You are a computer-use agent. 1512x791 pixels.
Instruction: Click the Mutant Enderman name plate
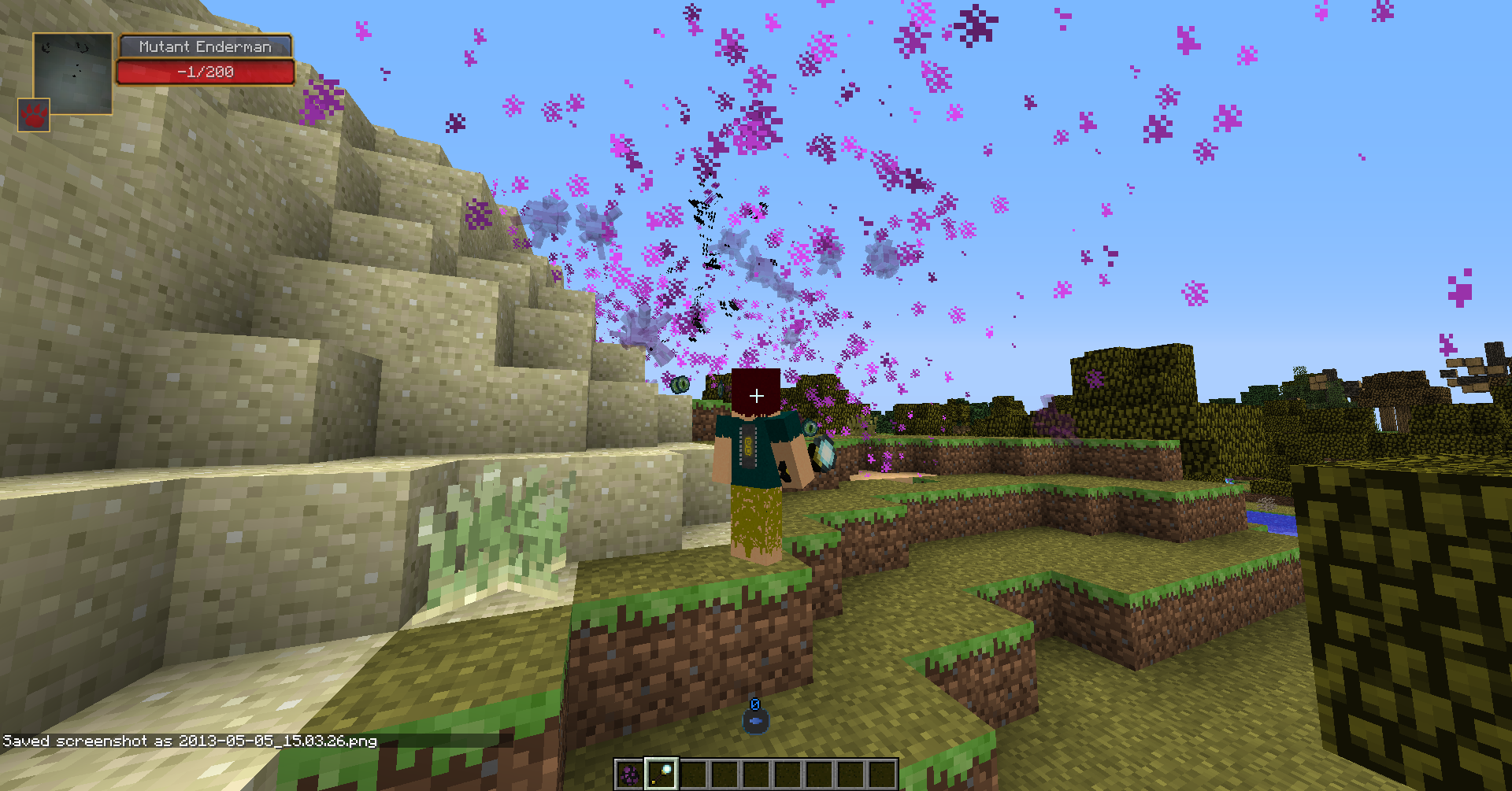(x=206, y=46)
